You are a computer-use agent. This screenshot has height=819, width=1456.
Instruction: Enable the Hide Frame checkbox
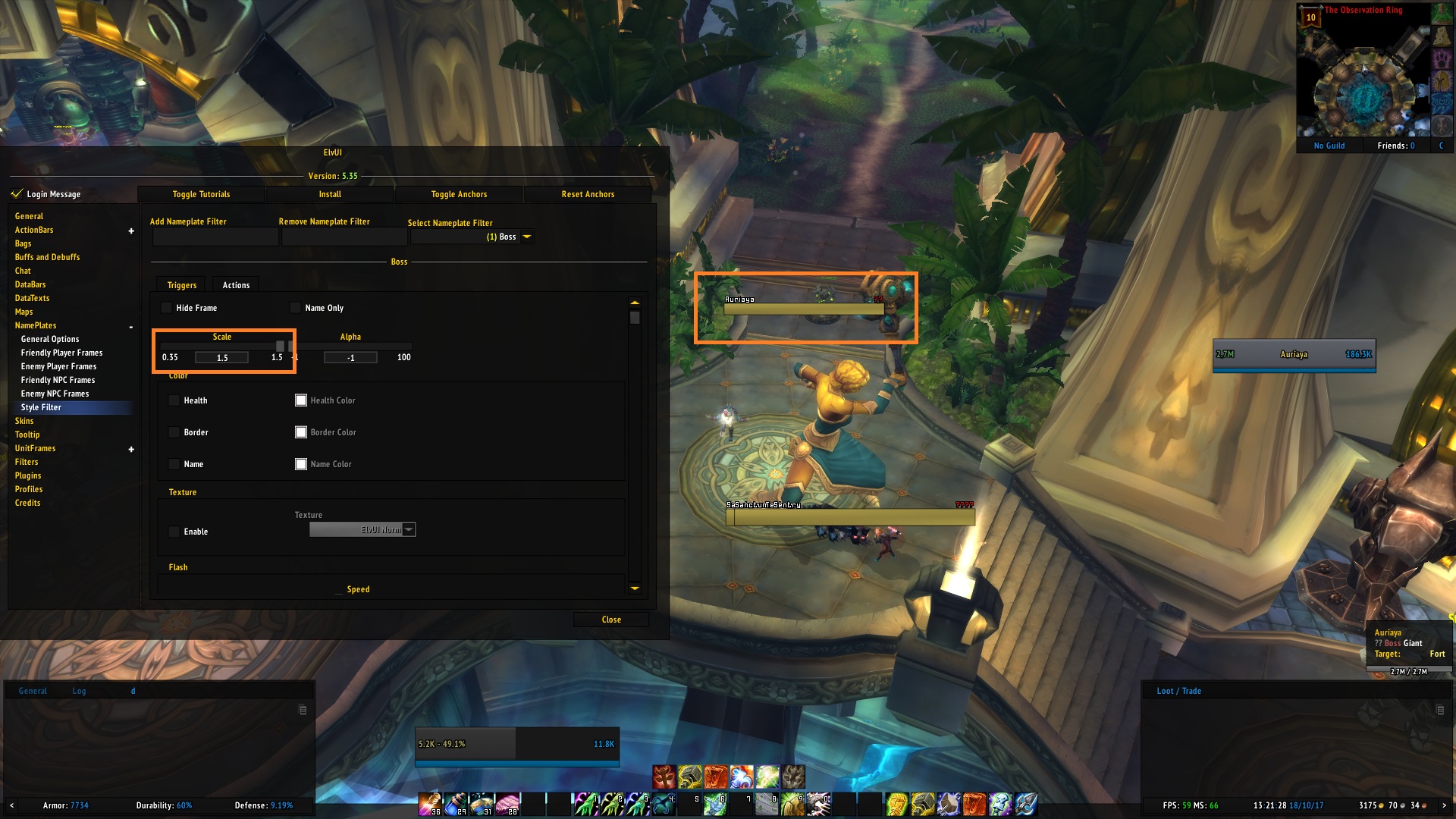tap(165, 308)
